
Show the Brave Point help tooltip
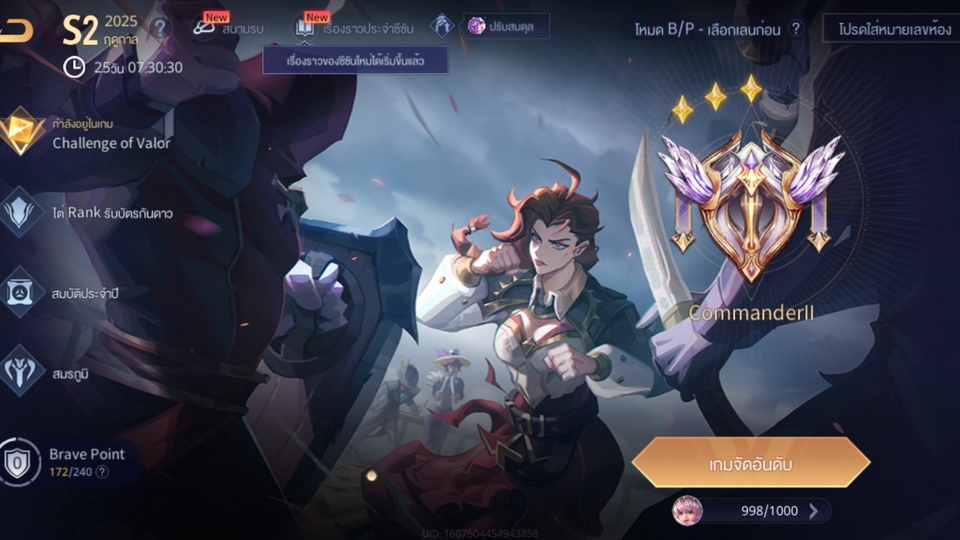(102, 472)
